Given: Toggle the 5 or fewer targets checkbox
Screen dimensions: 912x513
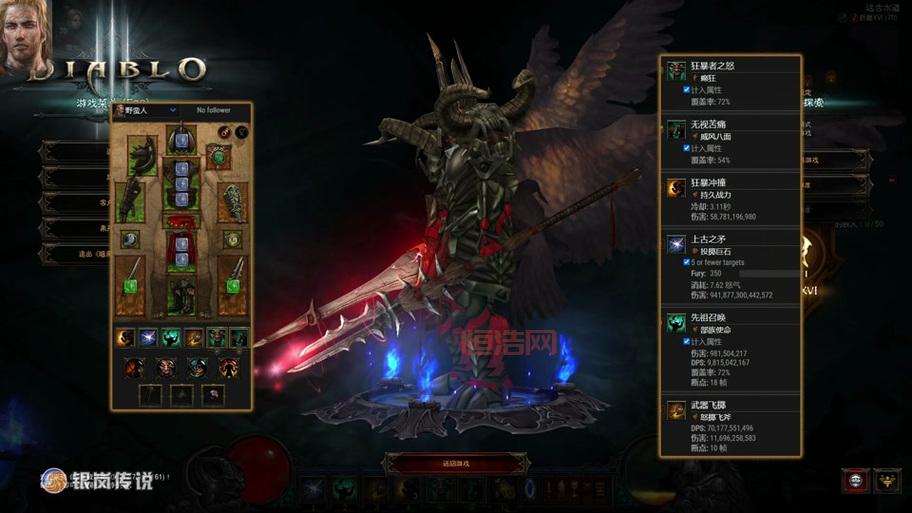Looking at the screenshot, I should click(685, 262).
